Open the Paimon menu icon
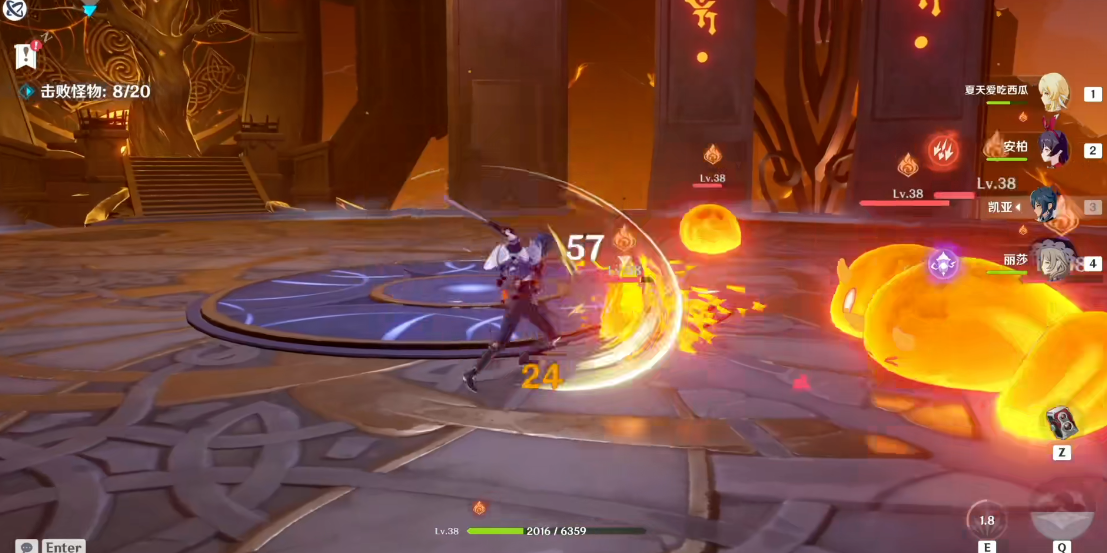The image size is (1107, 553). click(x=14, y=10)
